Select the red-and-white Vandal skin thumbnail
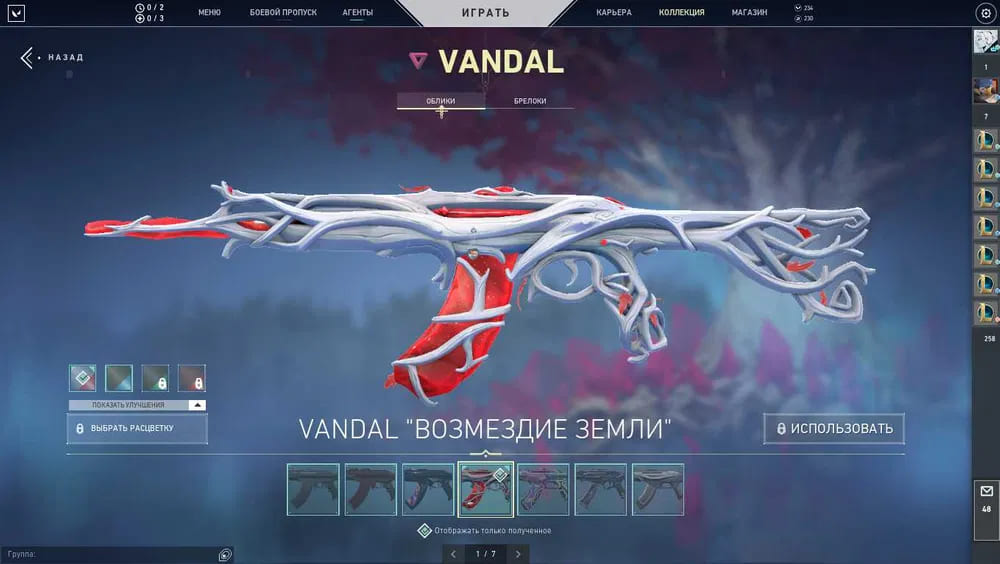 (486, 489)
